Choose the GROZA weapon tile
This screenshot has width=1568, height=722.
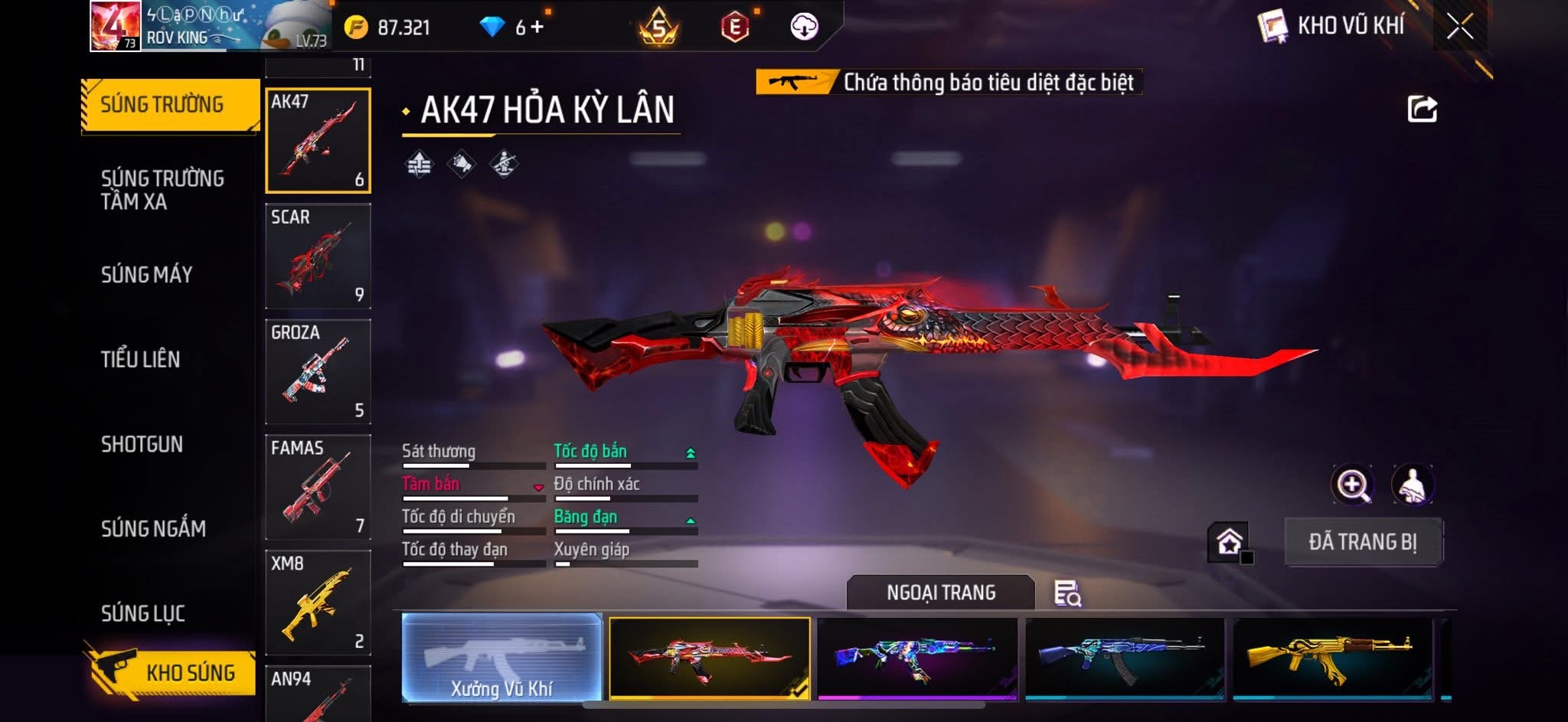(318, 371)
